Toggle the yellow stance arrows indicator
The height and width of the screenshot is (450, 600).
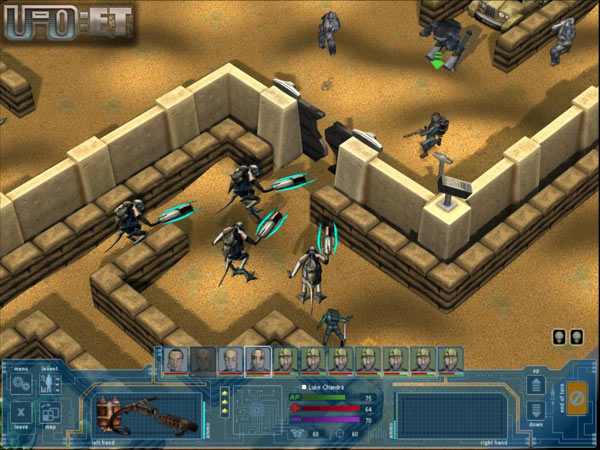click(226, 402)
